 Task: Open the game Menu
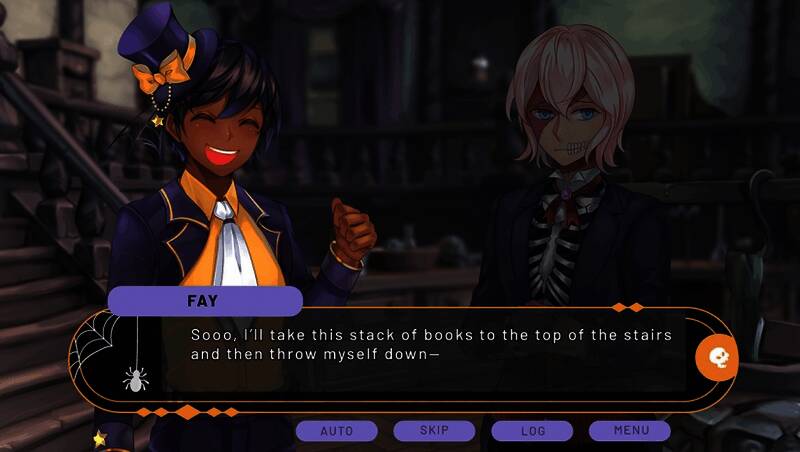(630, 431)
